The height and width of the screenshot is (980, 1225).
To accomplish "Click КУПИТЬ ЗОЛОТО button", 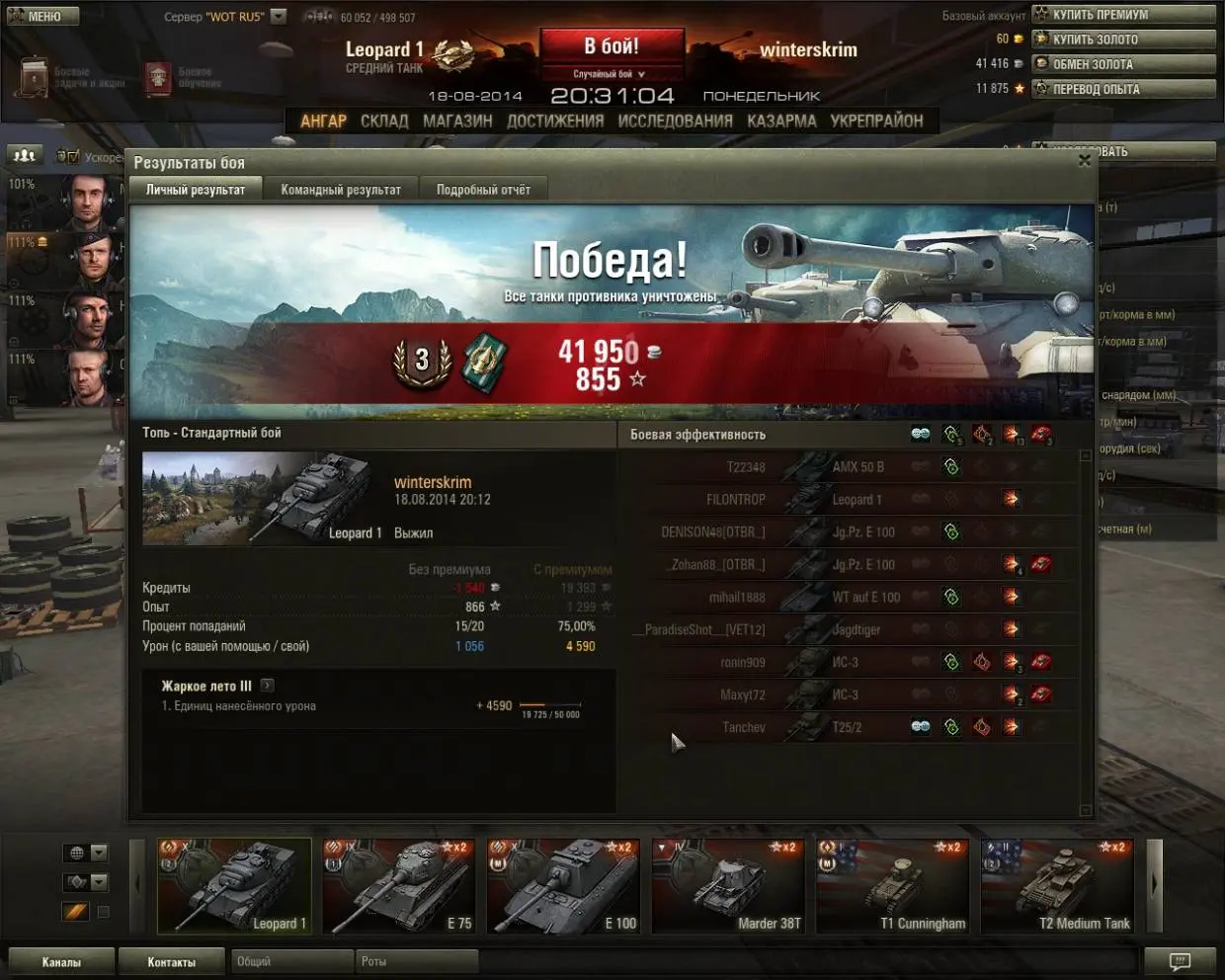I will (x=1122, y=40).
